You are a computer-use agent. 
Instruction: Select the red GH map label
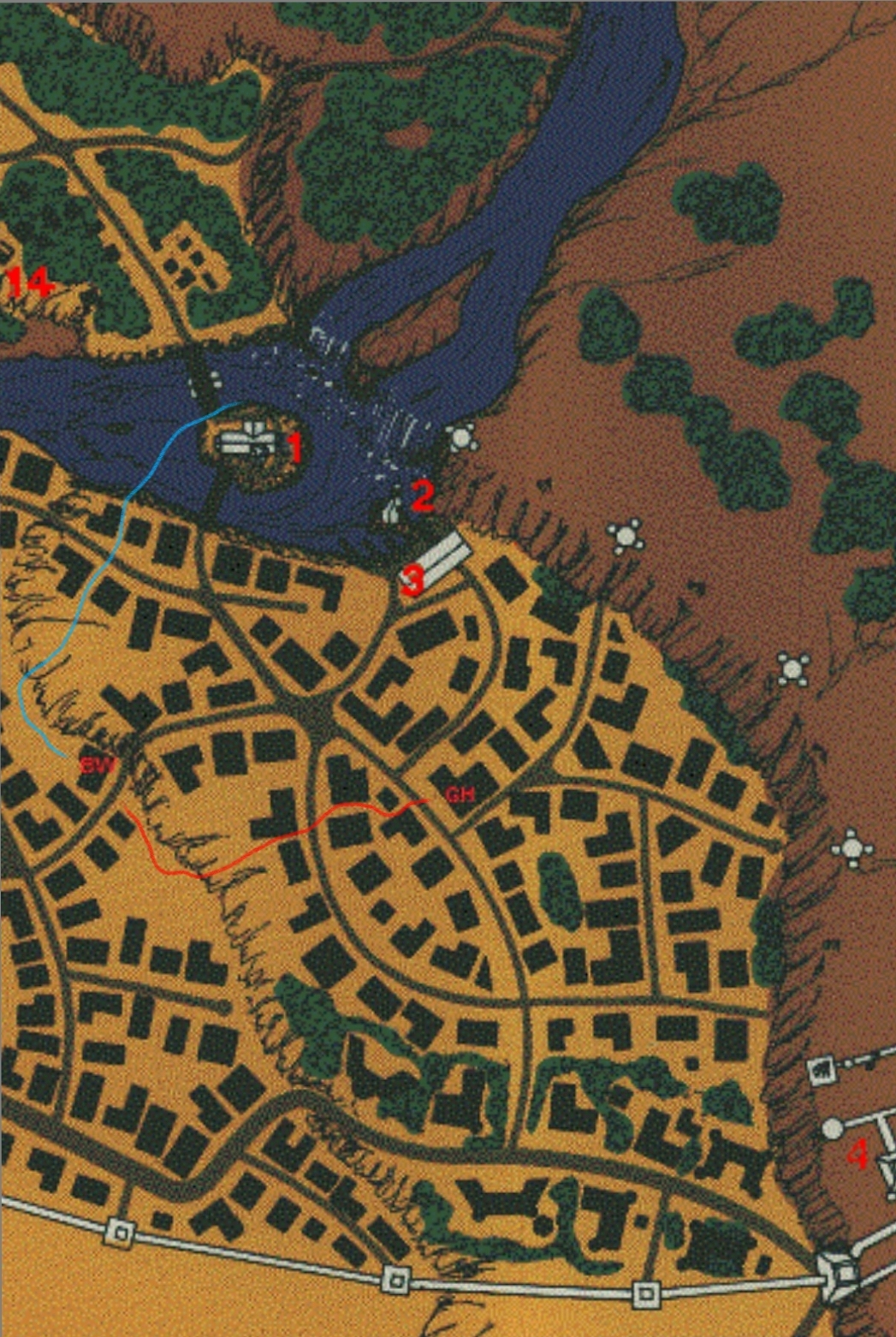click(460, 795)
